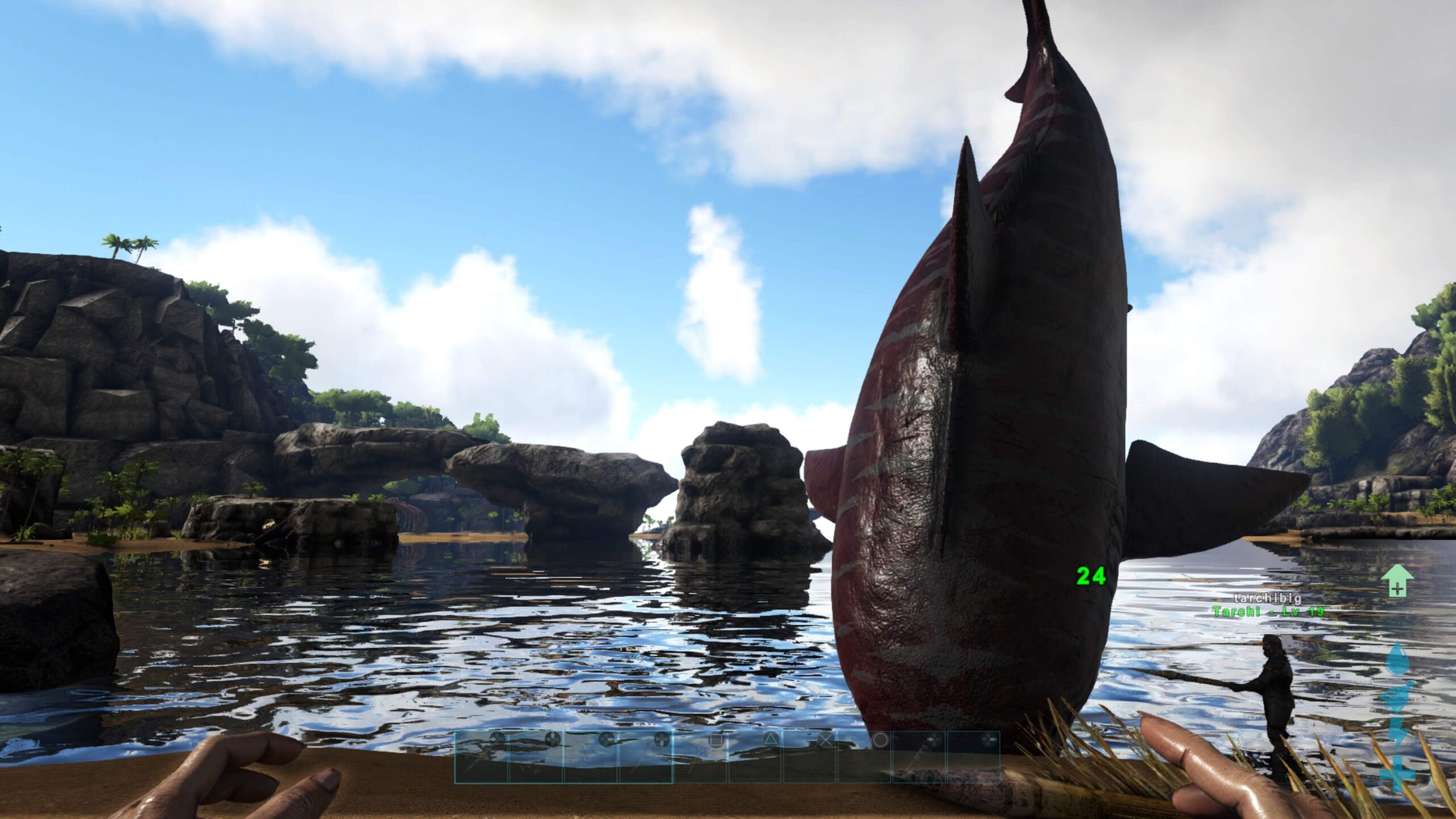Click the green level-up arrow icon
Image resolution: width=1456 pixels, height=819 pixels.
1397,581
